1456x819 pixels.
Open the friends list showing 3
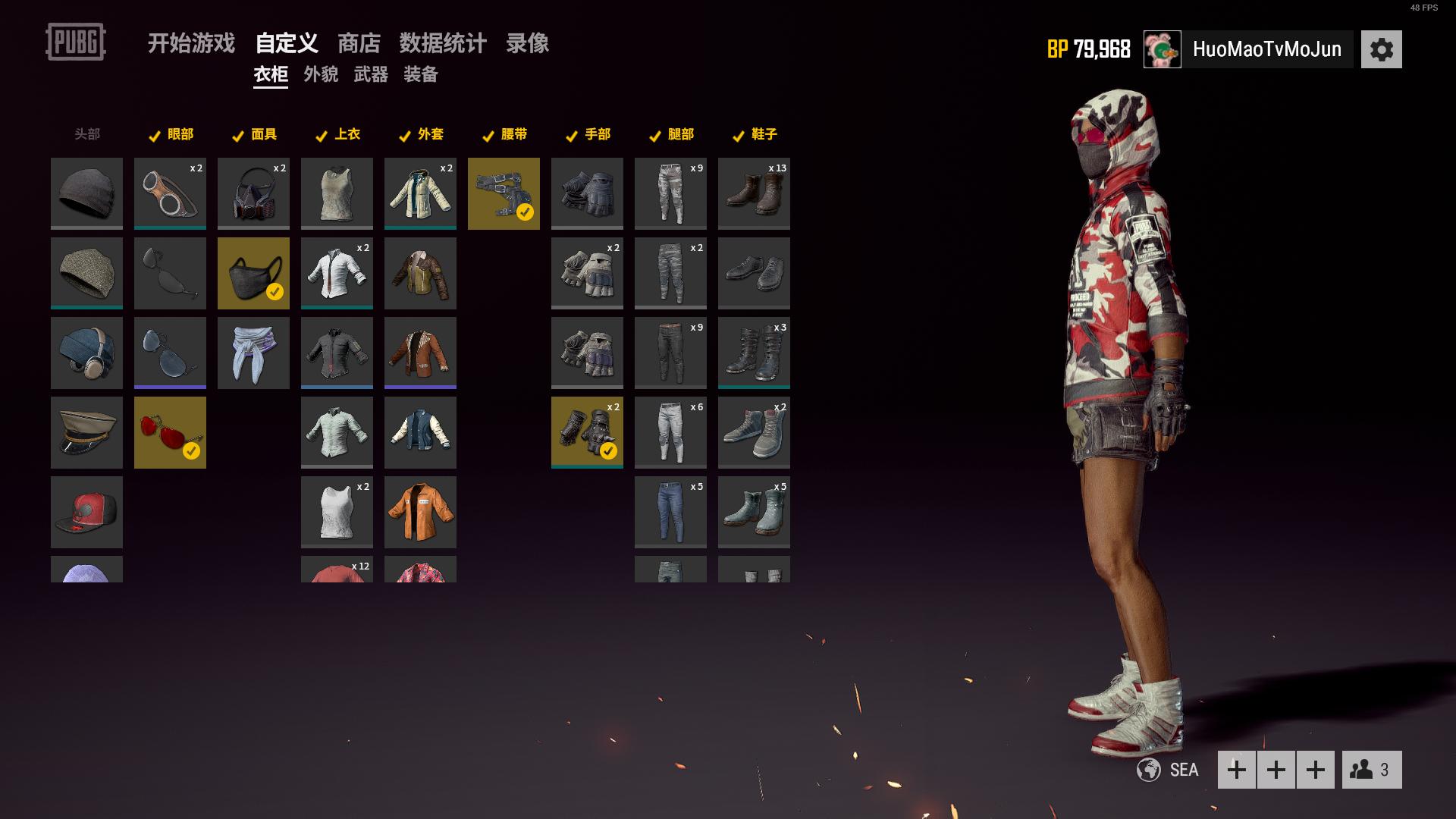click(x=1371, y=770)
